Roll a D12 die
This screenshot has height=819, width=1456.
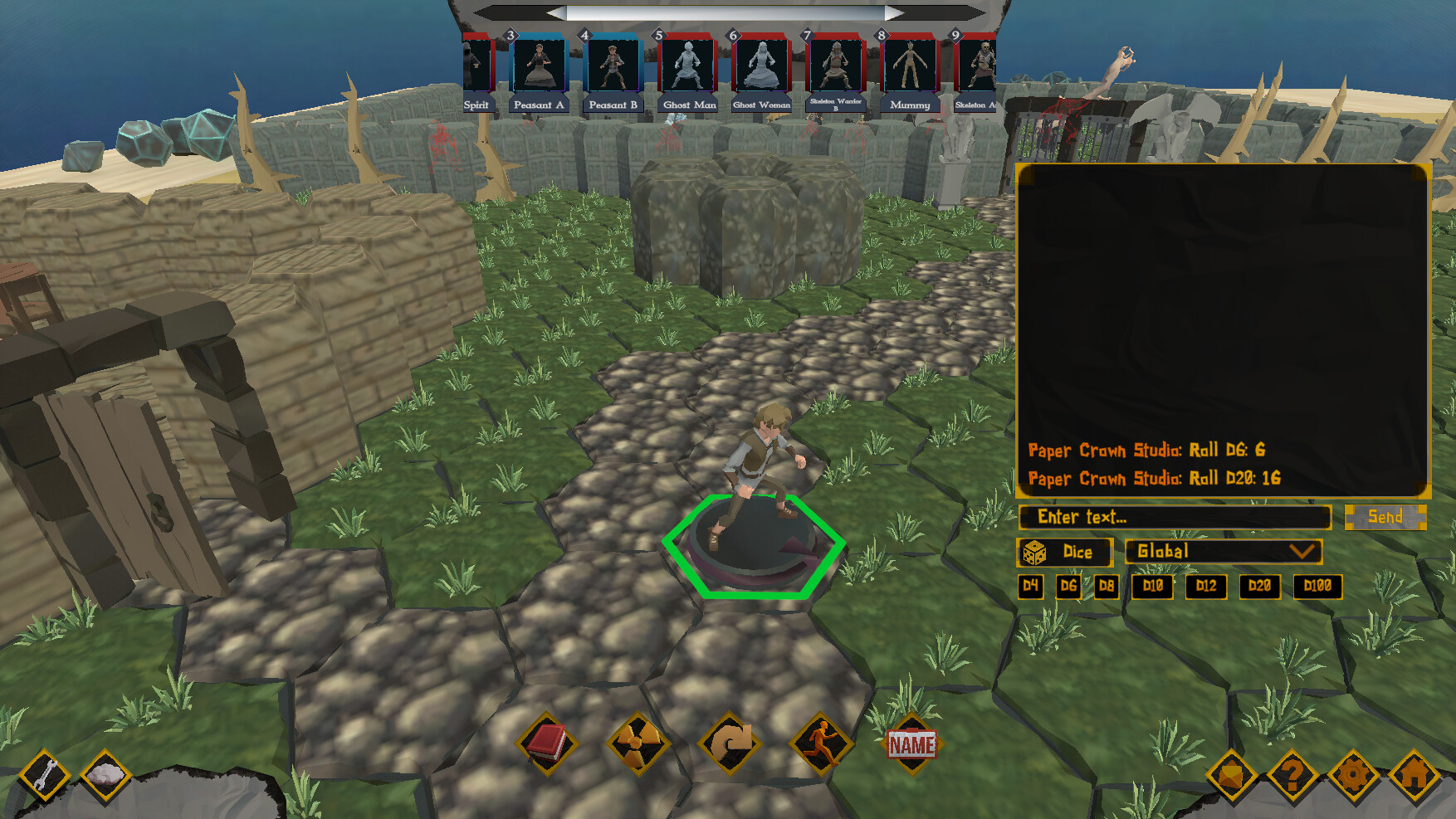pyautogui.click(x=1206, y=587)
